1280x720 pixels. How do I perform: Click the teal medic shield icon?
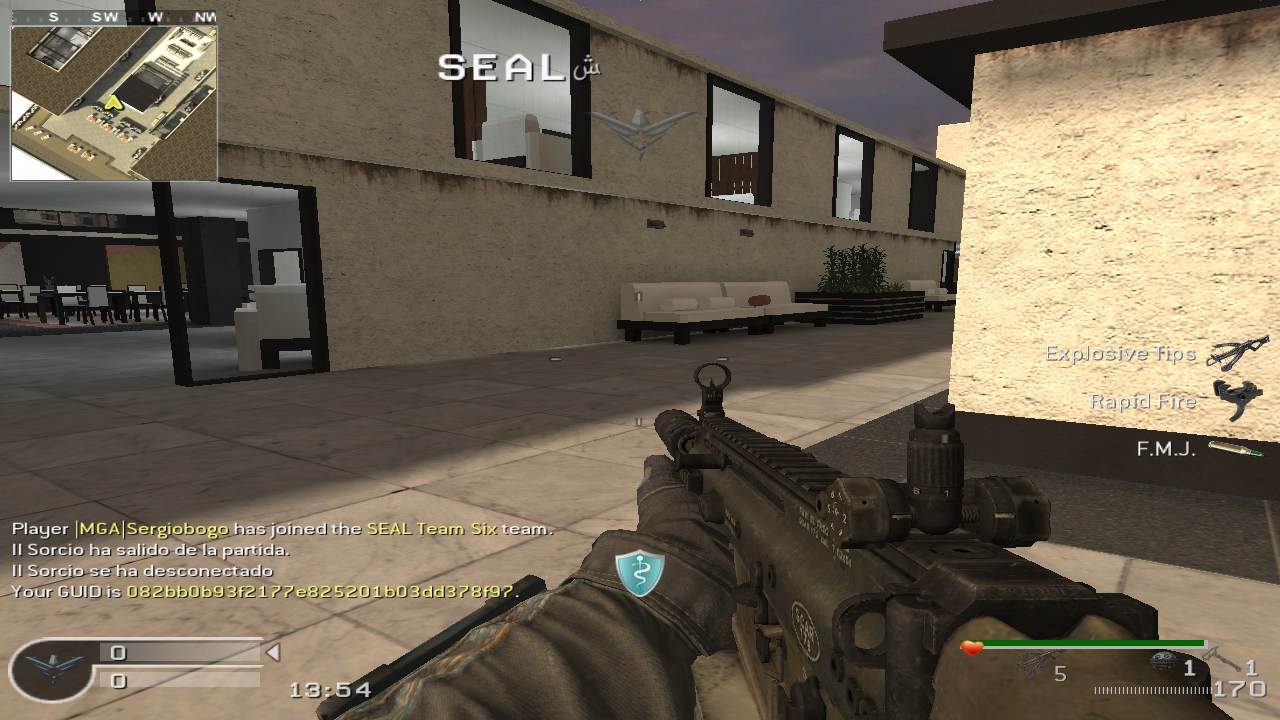point(639,574)
